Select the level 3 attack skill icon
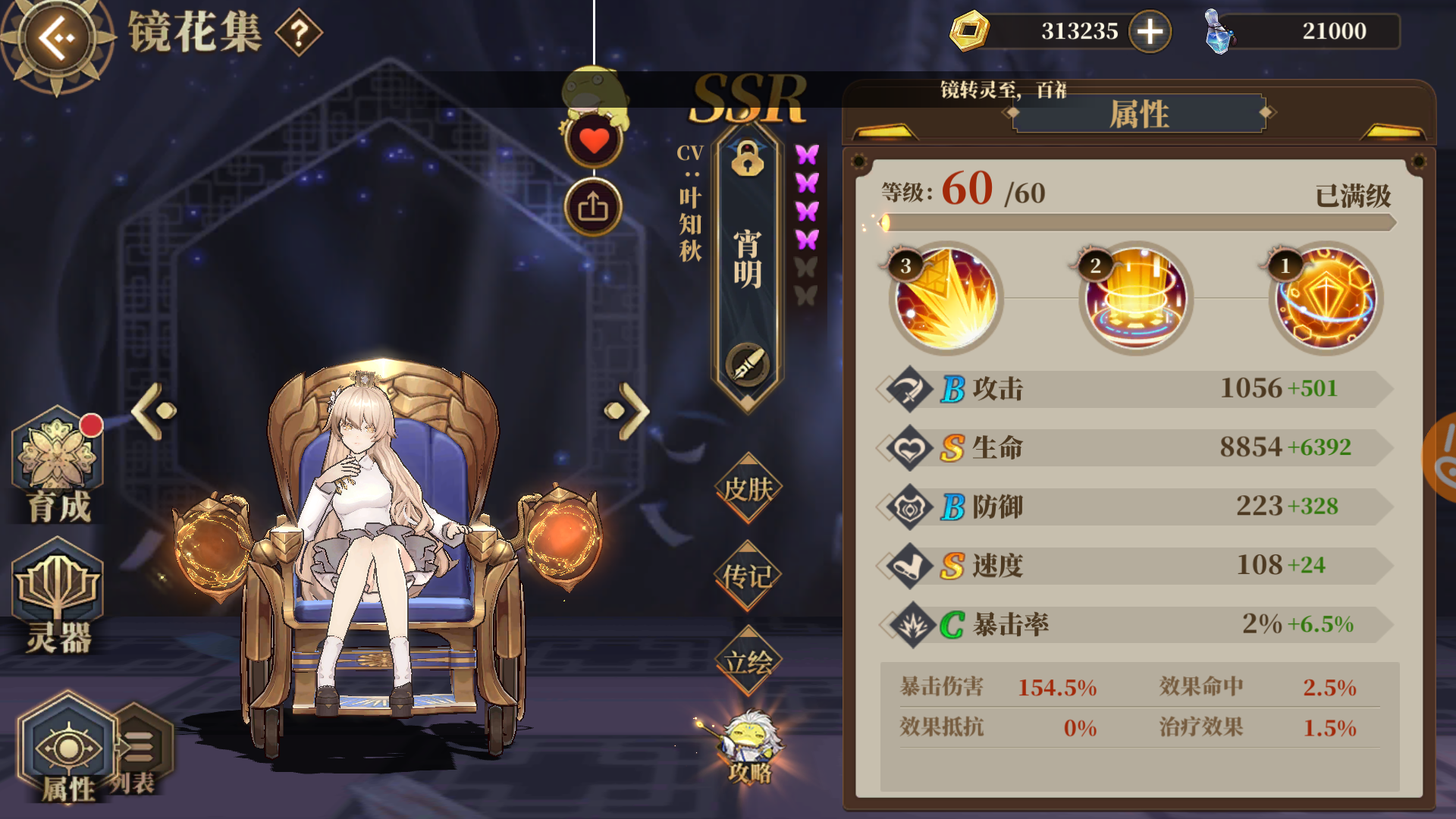The width and height of the screenshot is (1456, 819). [943, 299]
